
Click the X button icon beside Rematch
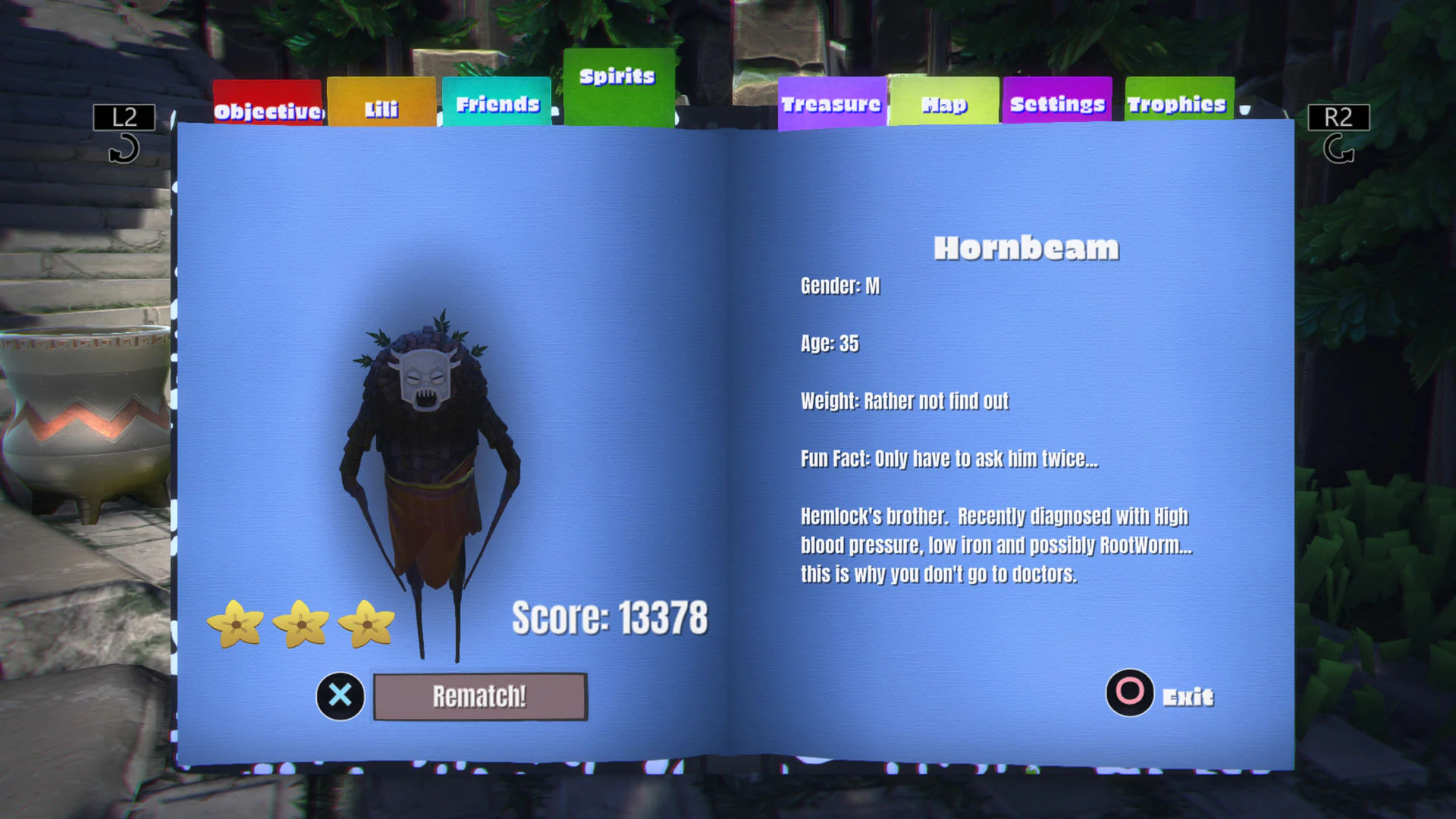click(x=340, y=696)
